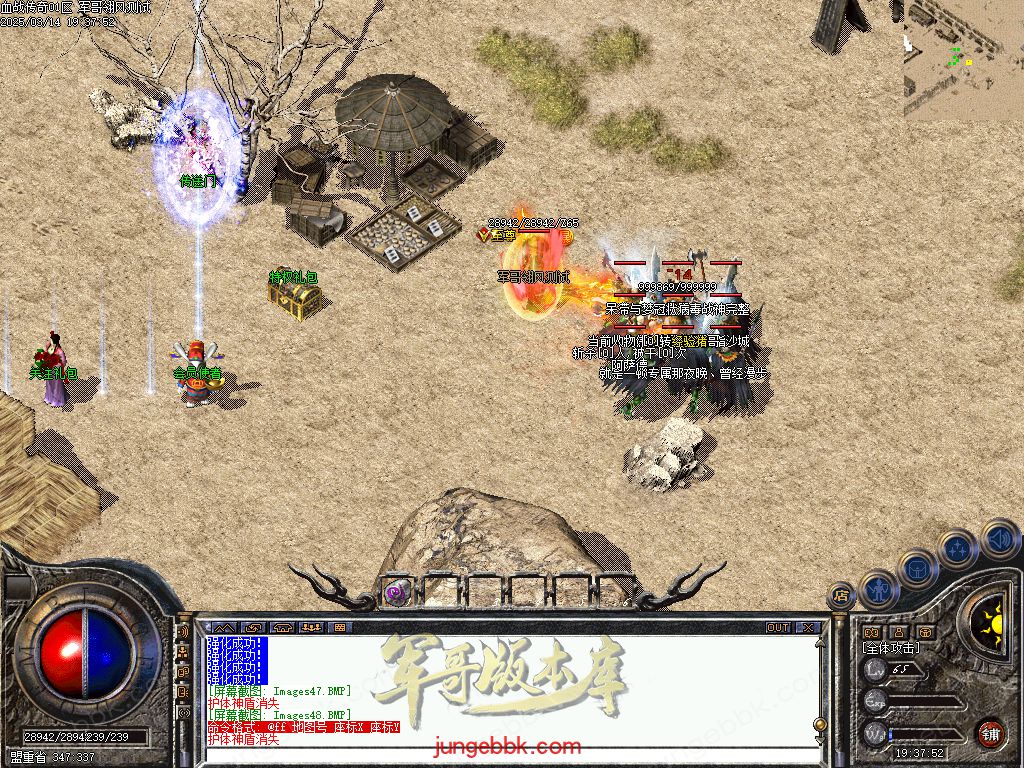The image size is (1024, 768).
Task: Toggle sound with the speaker button
Action: 998,537
